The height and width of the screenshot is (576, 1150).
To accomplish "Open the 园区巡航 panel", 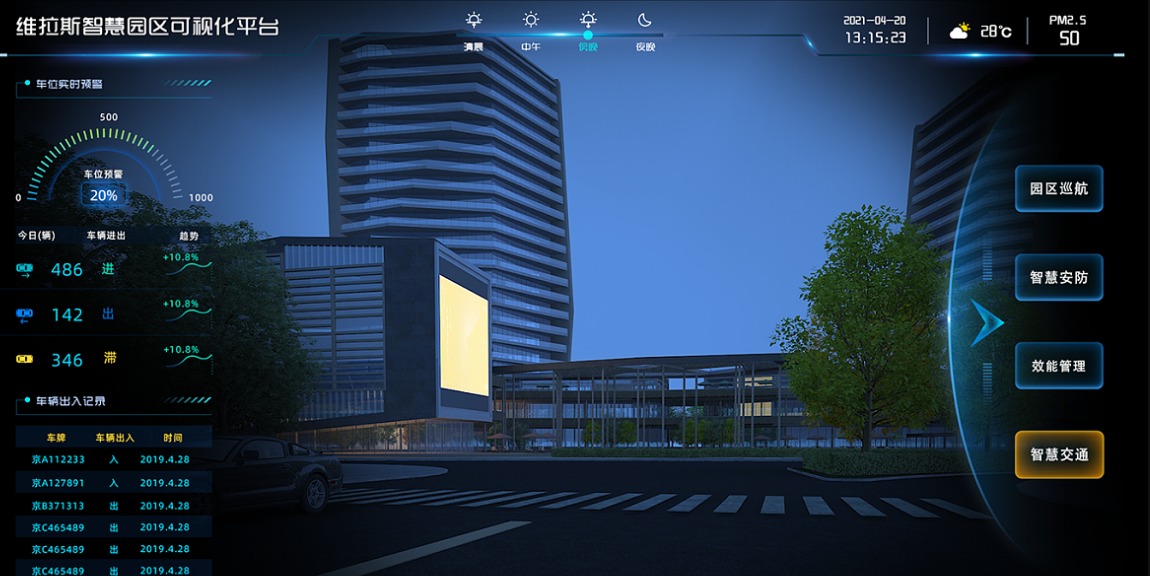I will pos(1058,188).
